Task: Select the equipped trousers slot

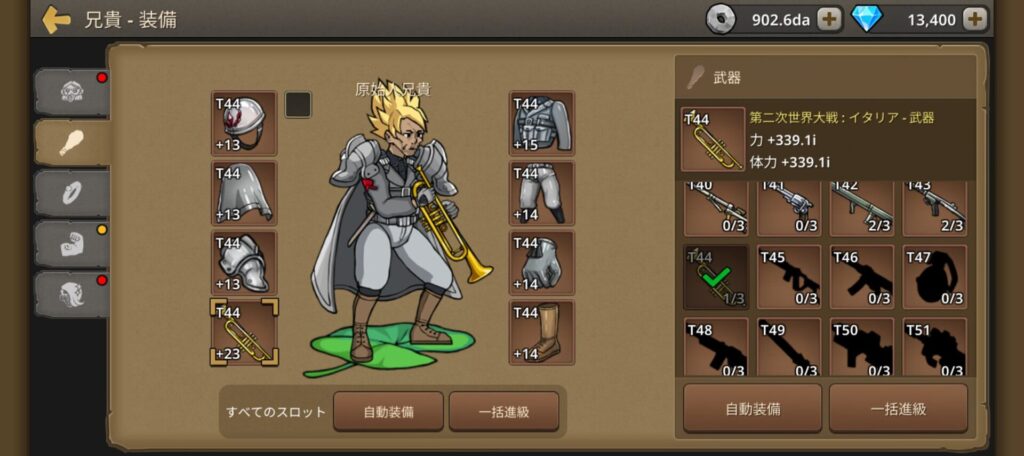Action: click(x=541, y=193)
